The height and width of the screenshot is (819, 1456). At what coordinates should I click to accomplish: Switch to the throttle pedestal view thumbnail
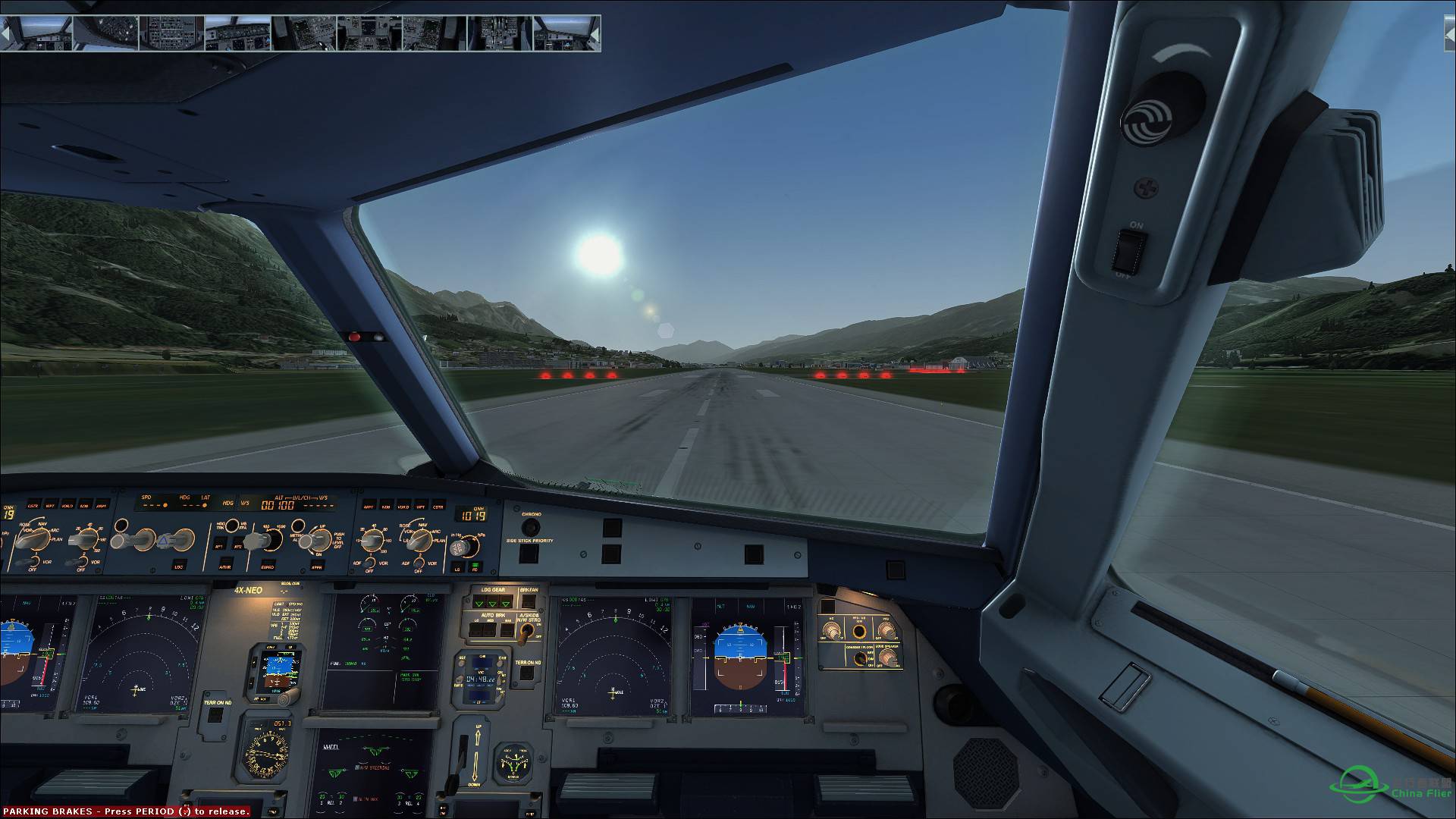click(369, 33)
